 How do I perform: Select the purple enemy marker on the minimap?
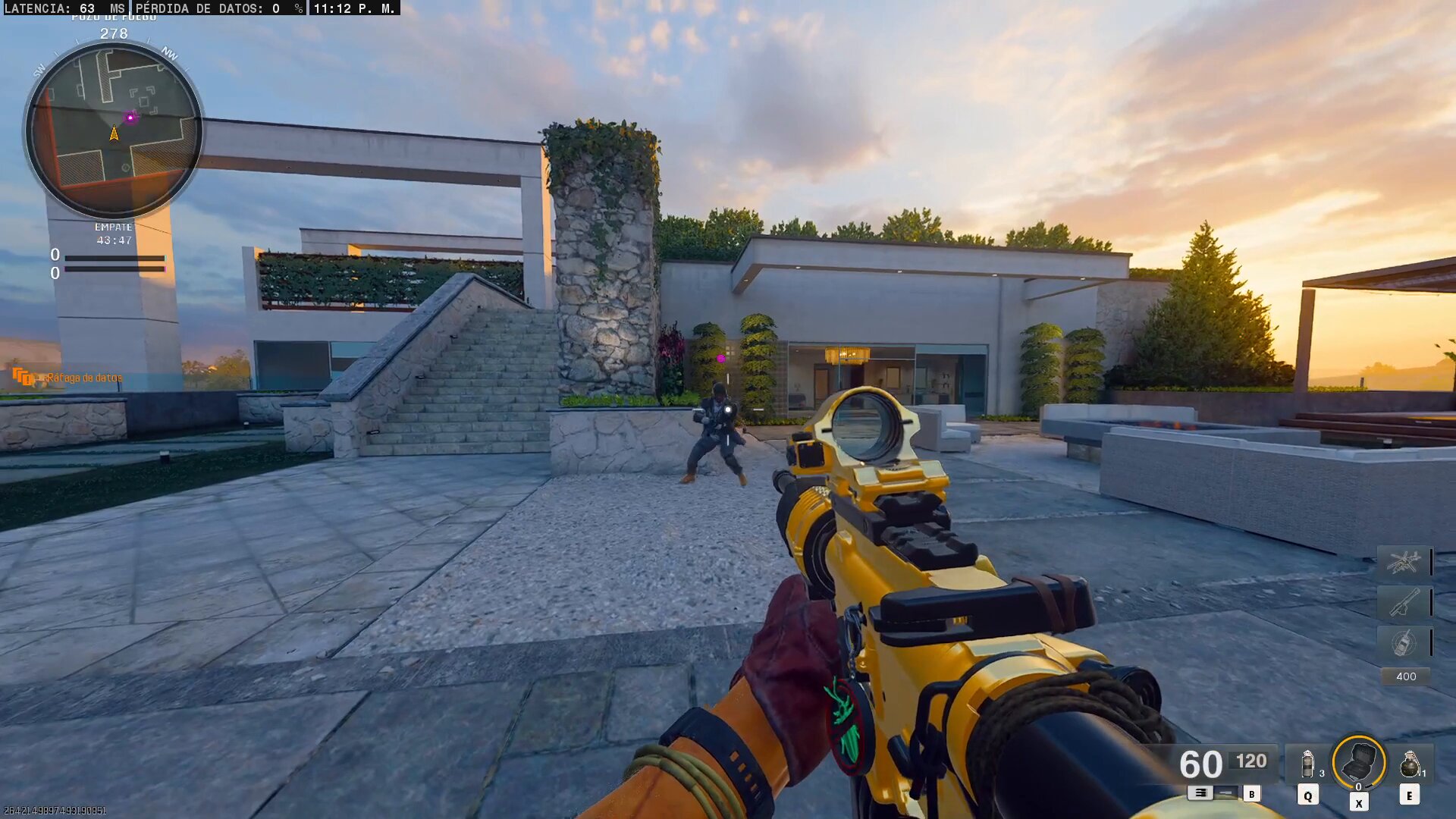click(130, 118)
